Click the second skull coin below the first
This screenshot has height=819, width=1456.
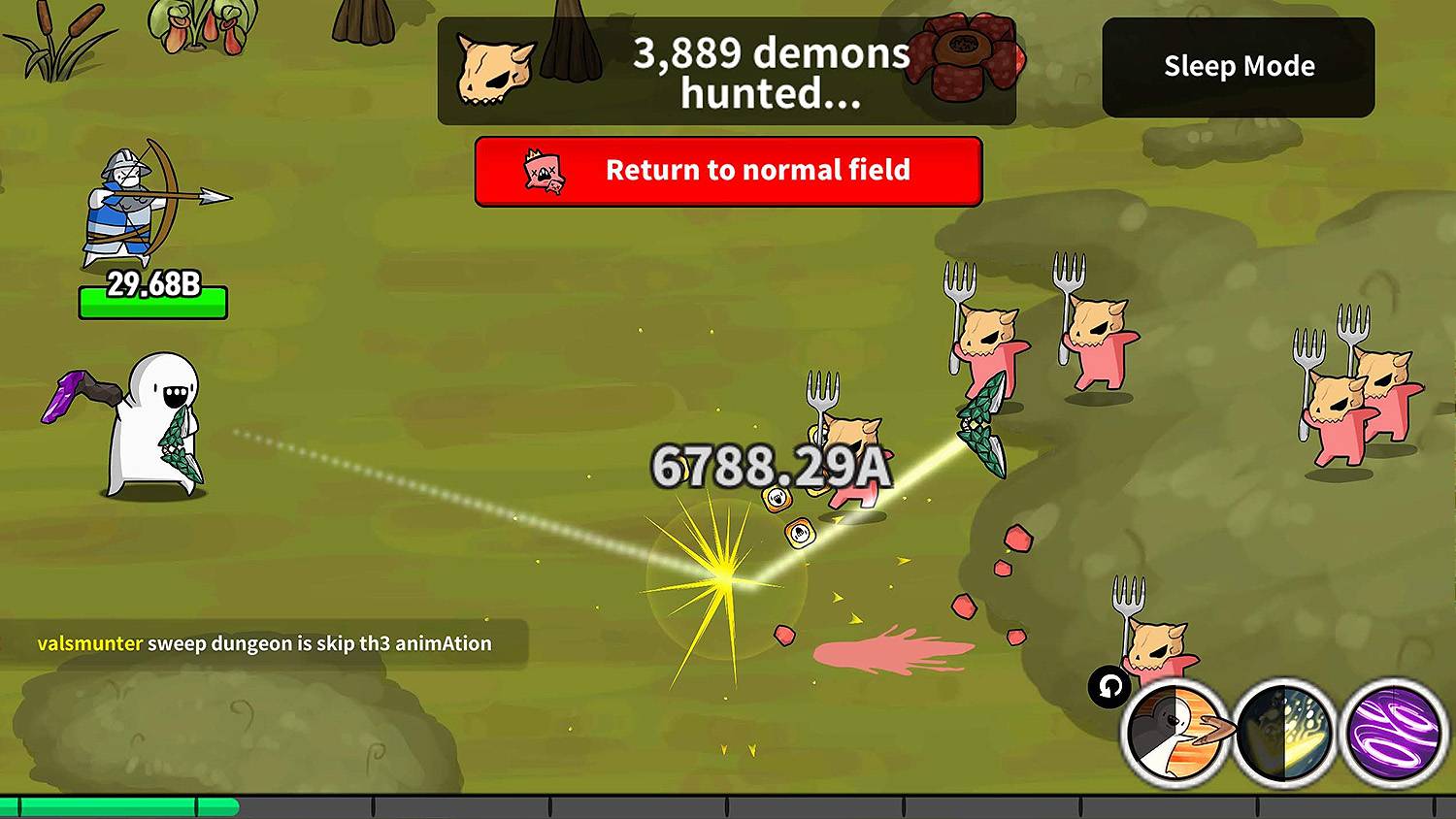[x=801, y=535]
